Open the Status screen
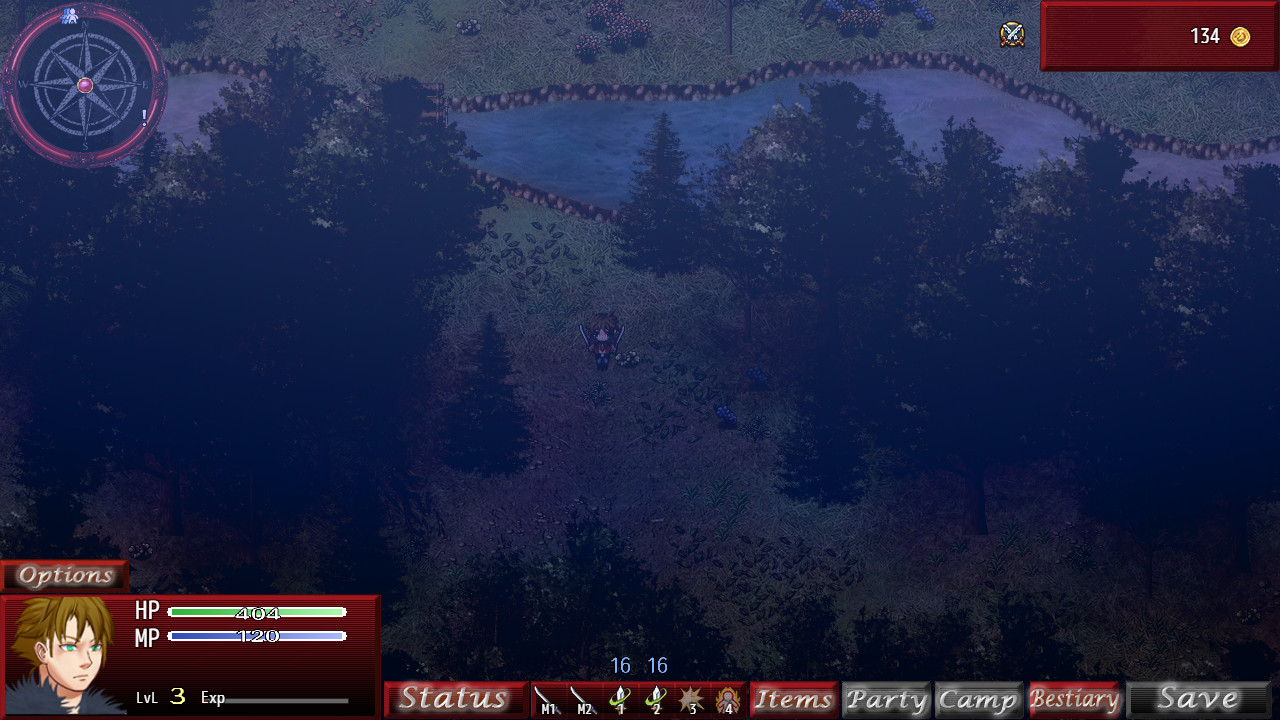1280x720 pixels. pos(456,698)
